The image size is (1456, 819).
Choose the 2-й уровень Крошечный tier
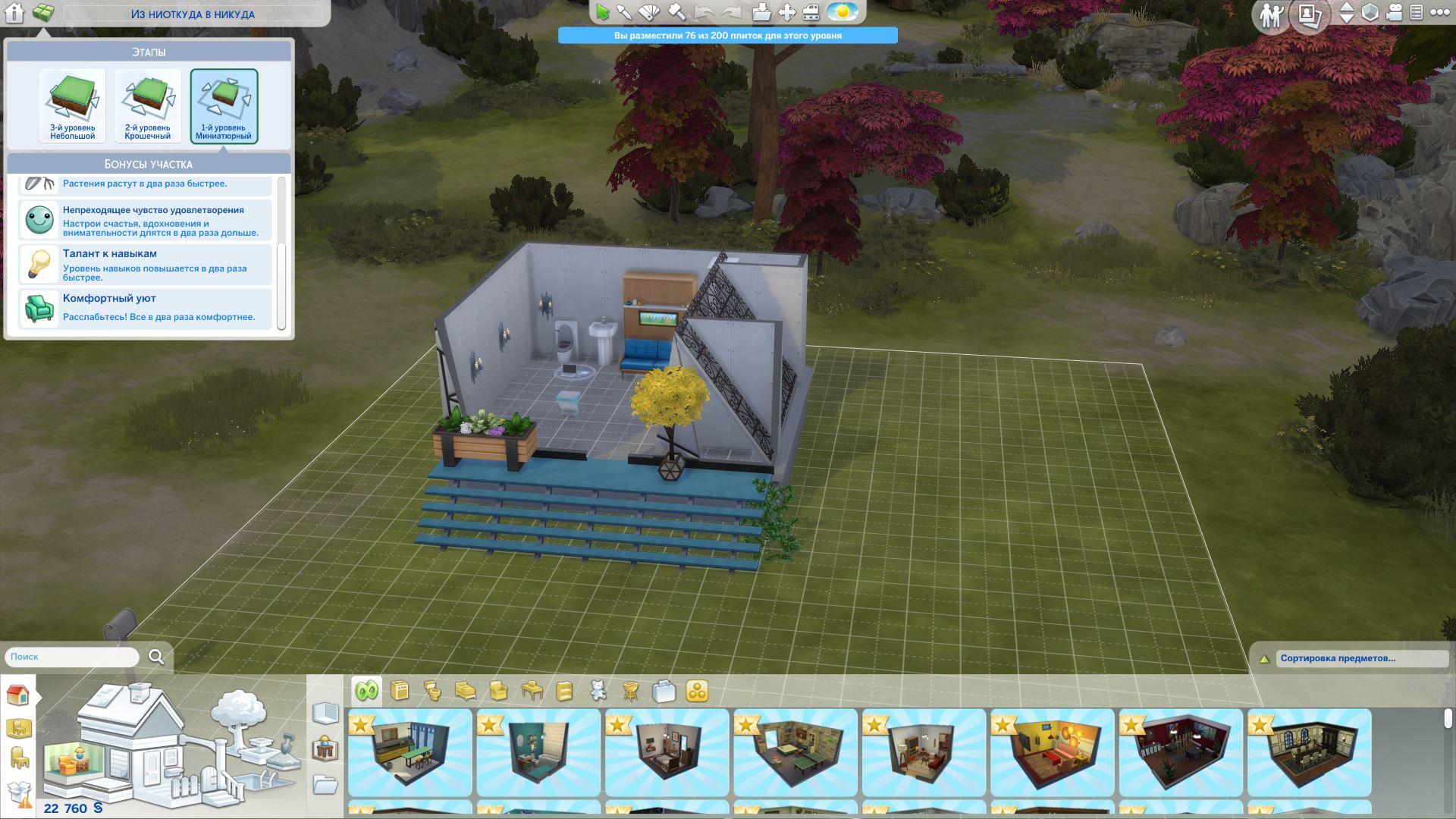tap(148, 105)
